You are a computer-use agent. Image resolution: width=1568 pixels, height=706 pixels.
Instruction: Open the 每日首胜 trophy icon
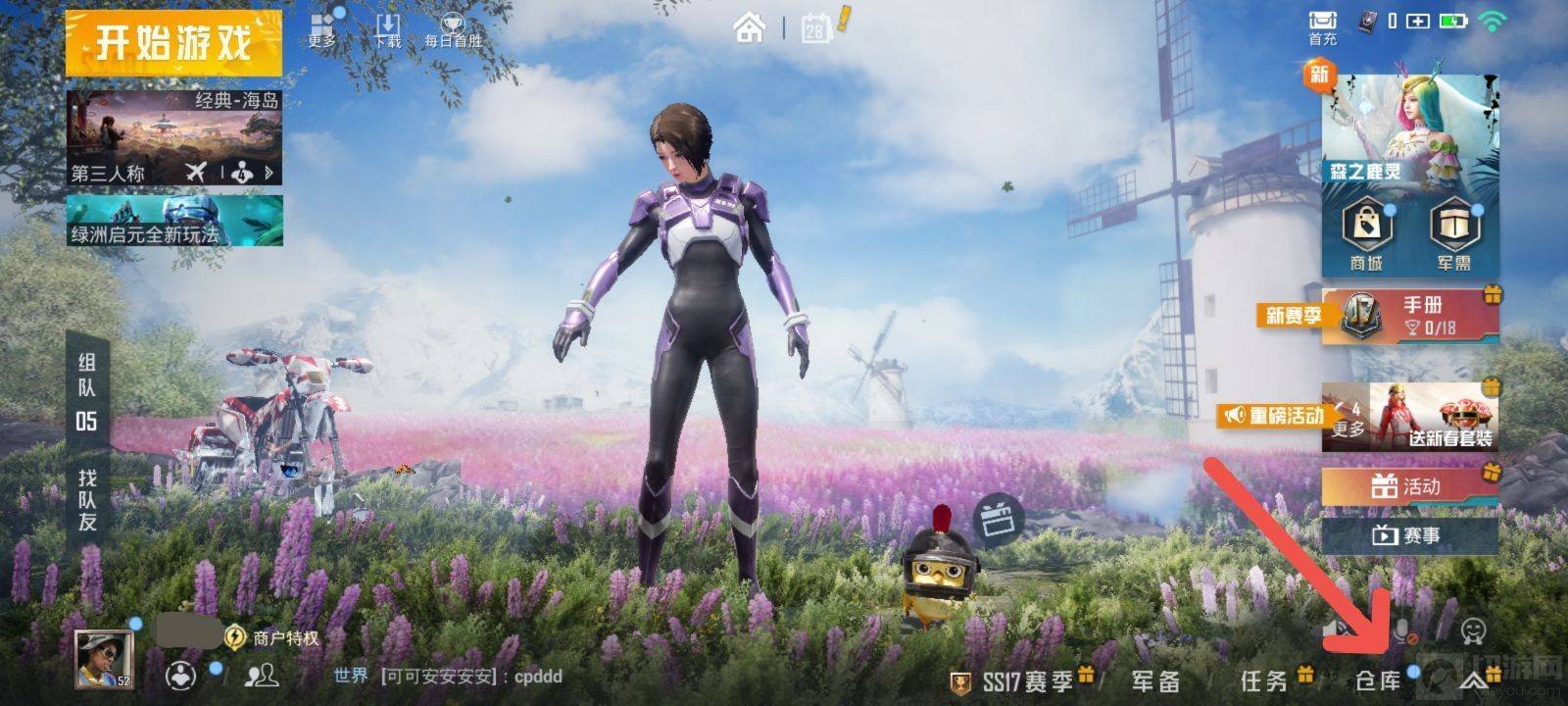coord(453,29)
